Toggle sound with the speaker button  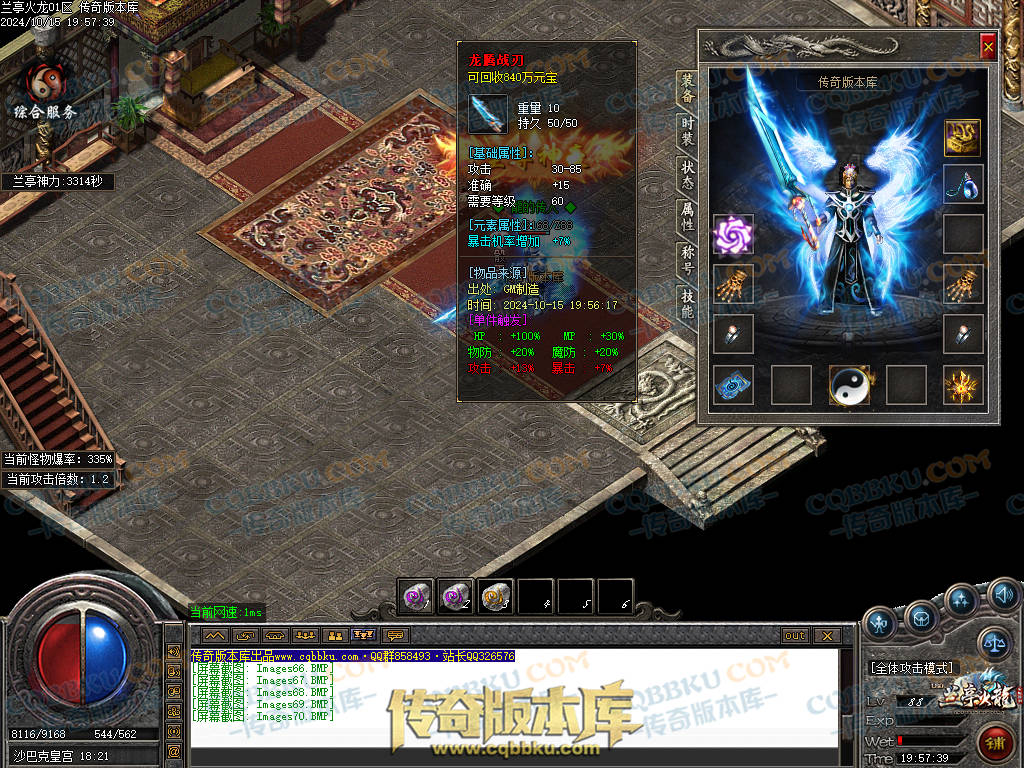tap(1004, 595)
